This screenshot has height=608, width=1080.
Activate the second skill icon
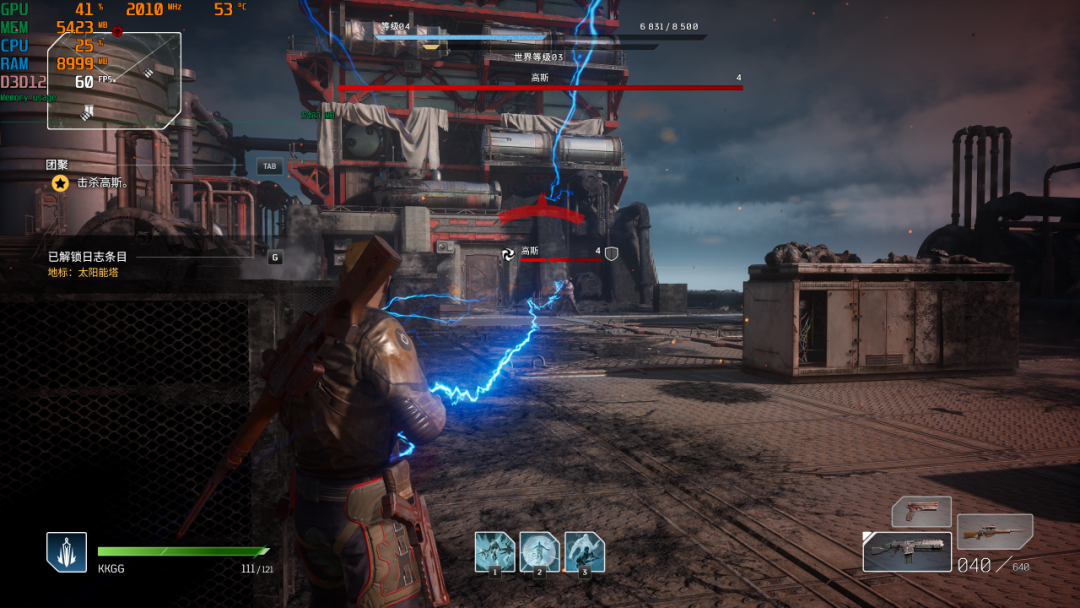pos(539,551)
